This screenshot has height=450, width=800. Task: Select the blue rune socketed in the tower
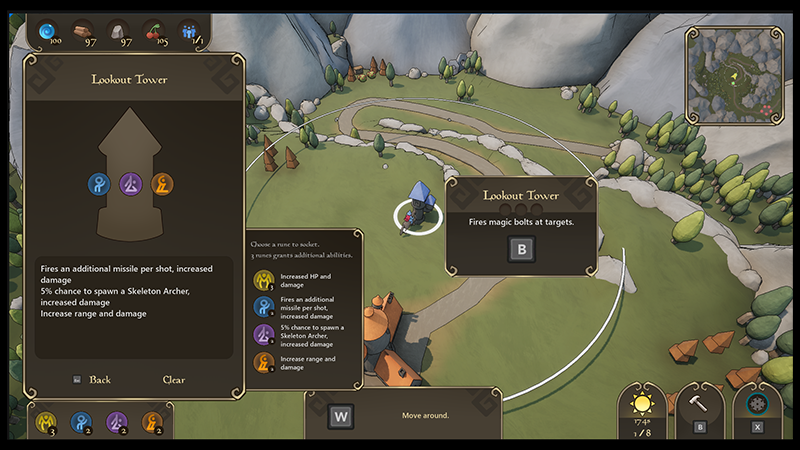click(99, 184)
